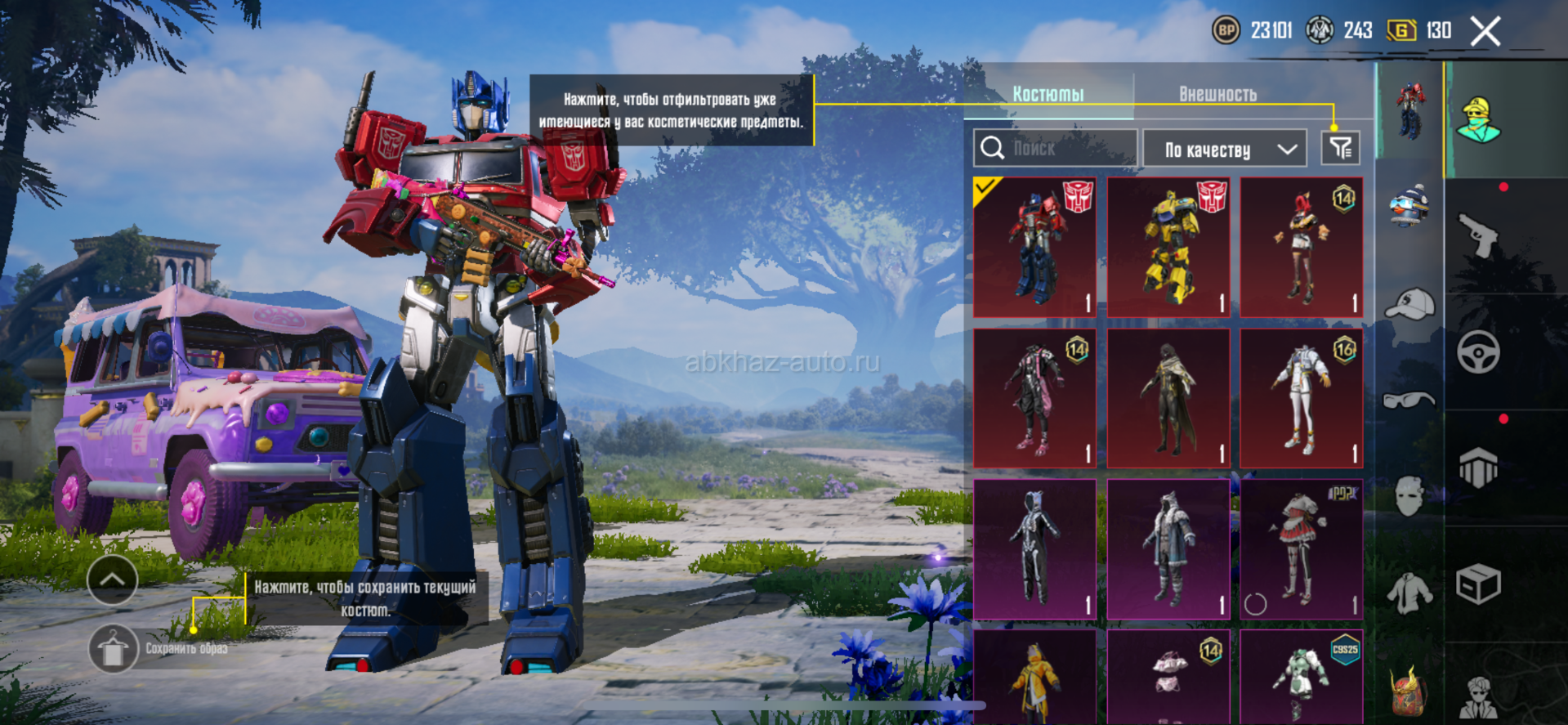Expand the round up-arrow button
The height and width of the screenshot is (725, 1568).
pos(112,580)
